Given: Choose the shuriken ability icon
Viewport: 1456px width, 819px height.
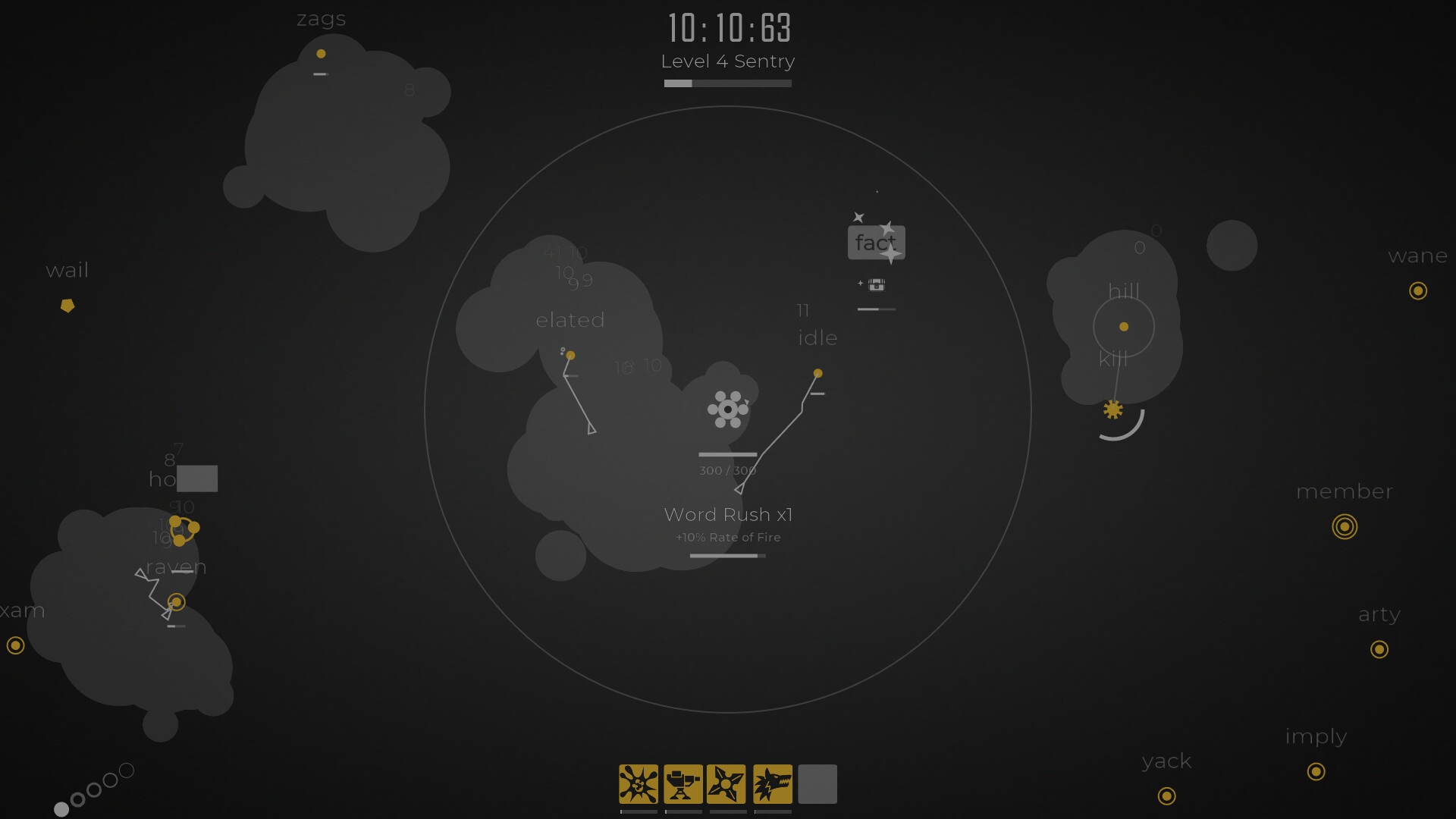Looking at the screenshot, I should click(x=727, y=783).
